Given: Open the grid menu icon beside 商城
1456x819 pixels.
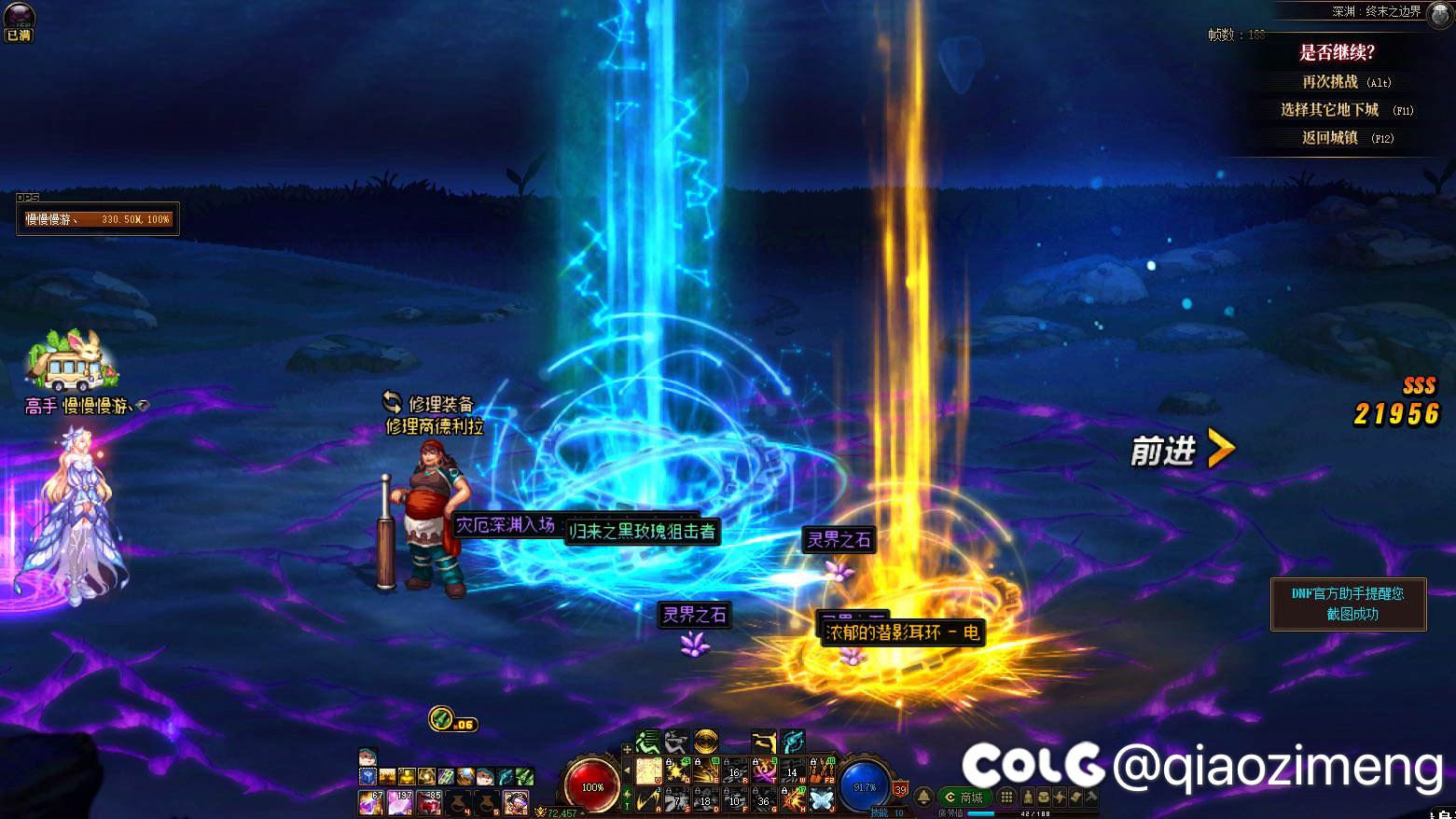Looking at the screenshot, I should click(1006, 798).
